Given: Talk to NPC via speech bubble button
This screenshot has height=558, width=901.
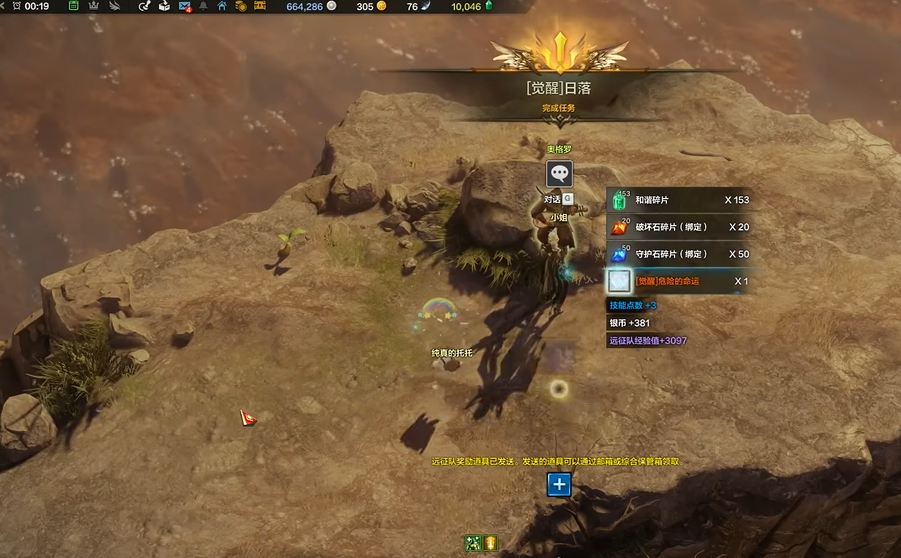Looking at the screenshot, I should click(x=559, y=174).
